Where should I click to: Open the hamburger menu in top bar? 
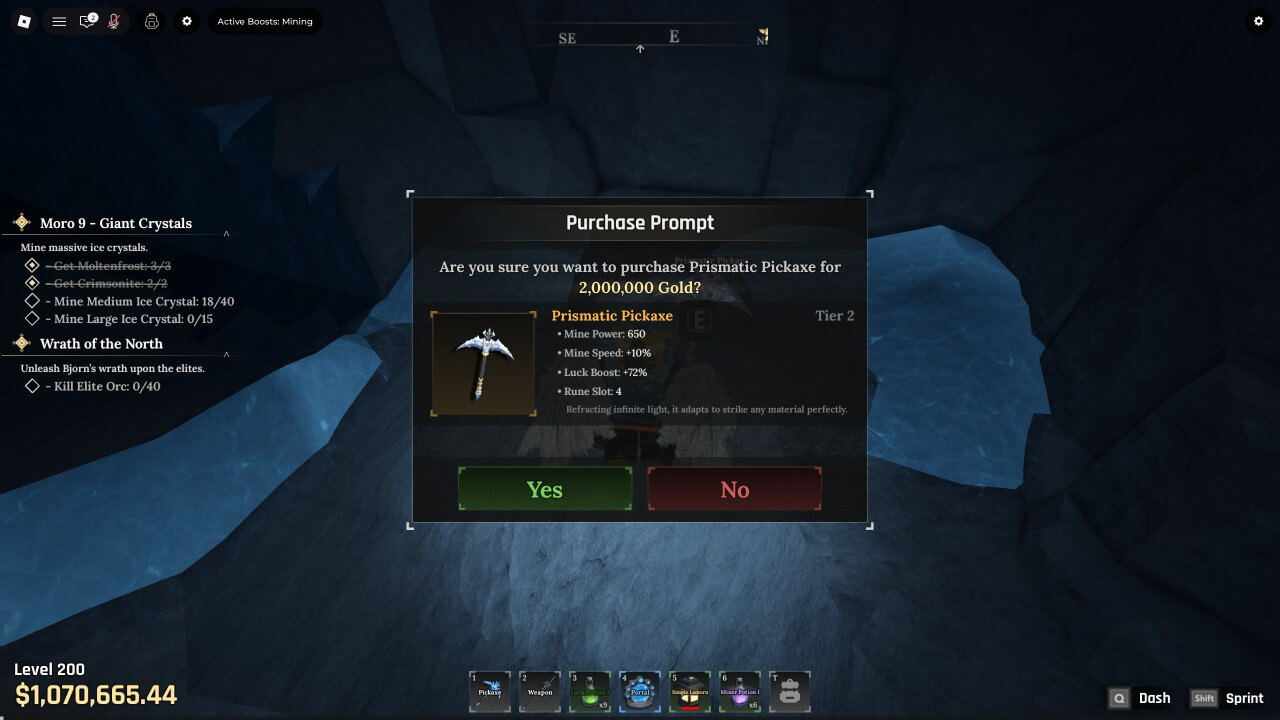pyautogui.click(x=59, y=21)
